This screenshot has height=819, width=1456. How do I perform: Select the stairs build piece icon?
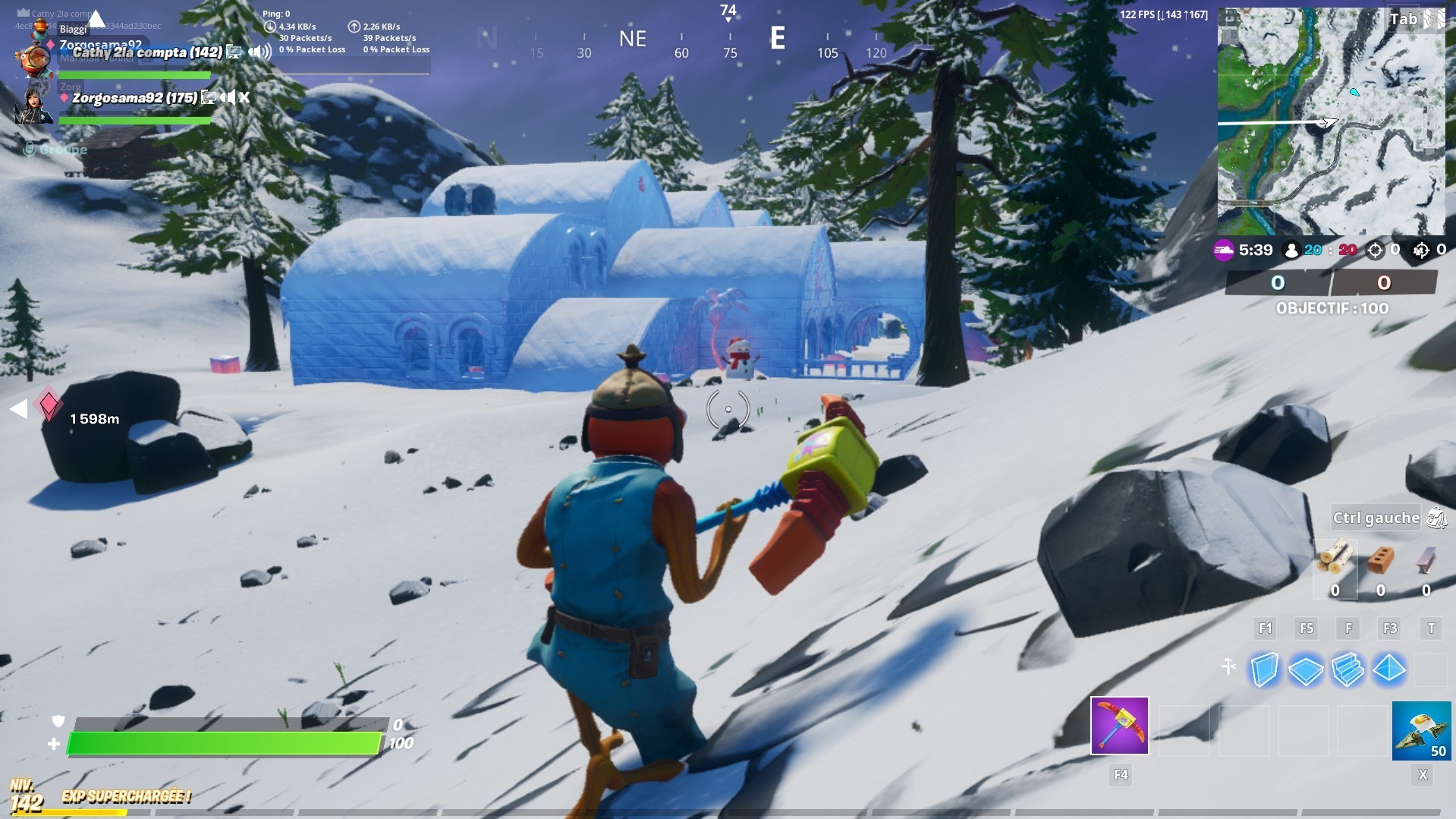(x=1348, y=671)
